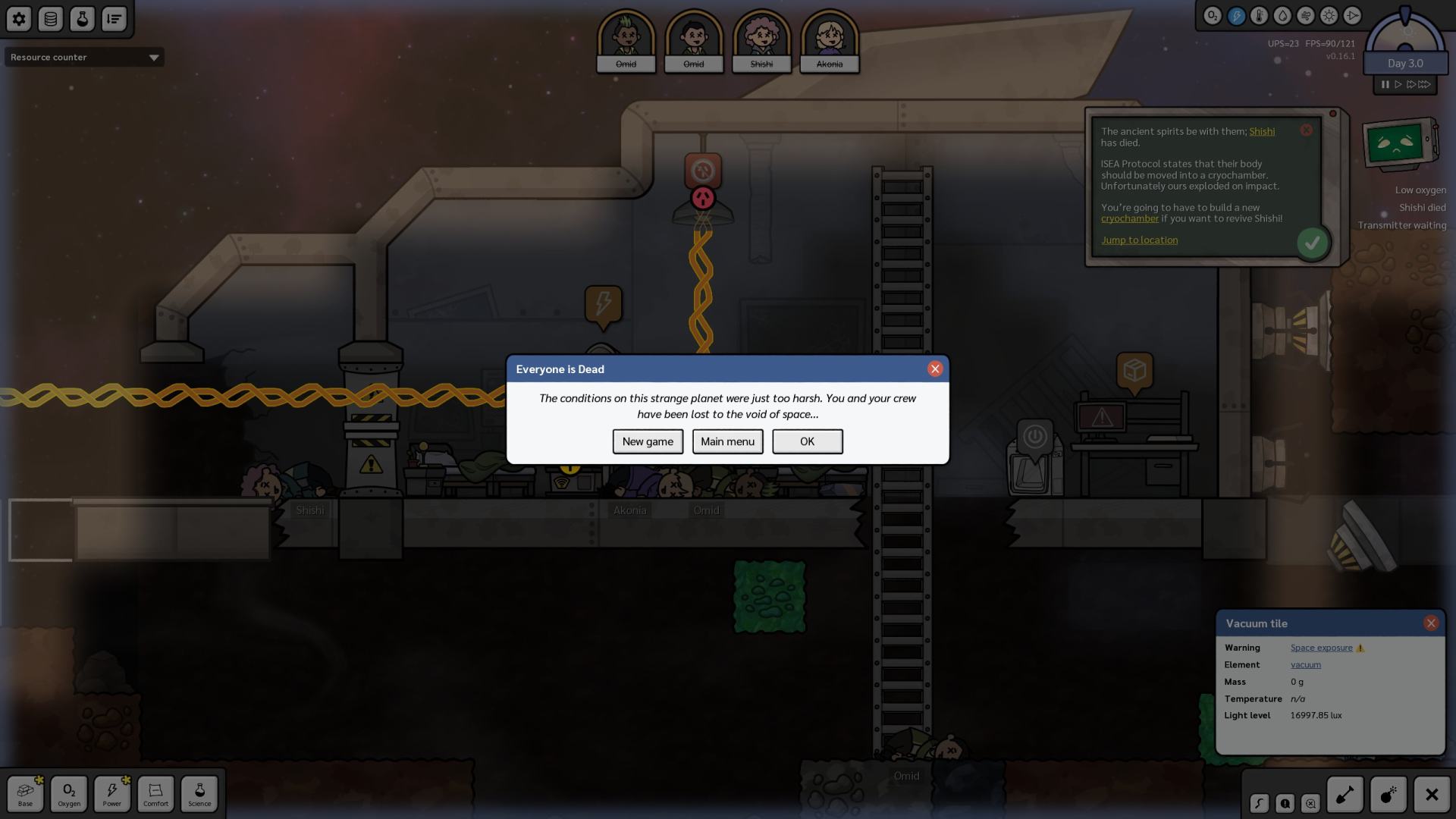Toggle the oxygen overlay icon

[x=1212, y=16]
